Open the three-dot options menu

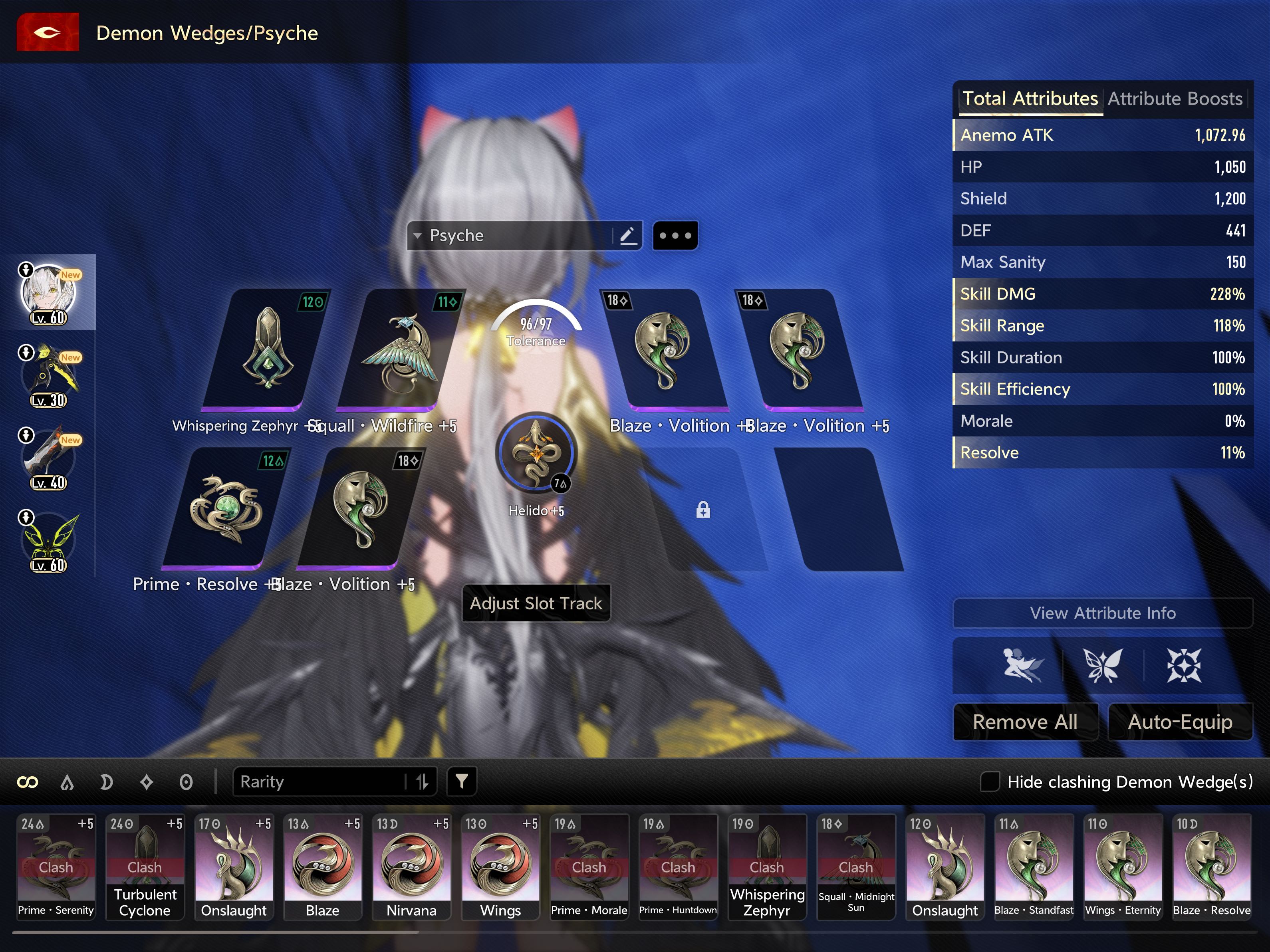pyautogui.click(x=675, y=236)
